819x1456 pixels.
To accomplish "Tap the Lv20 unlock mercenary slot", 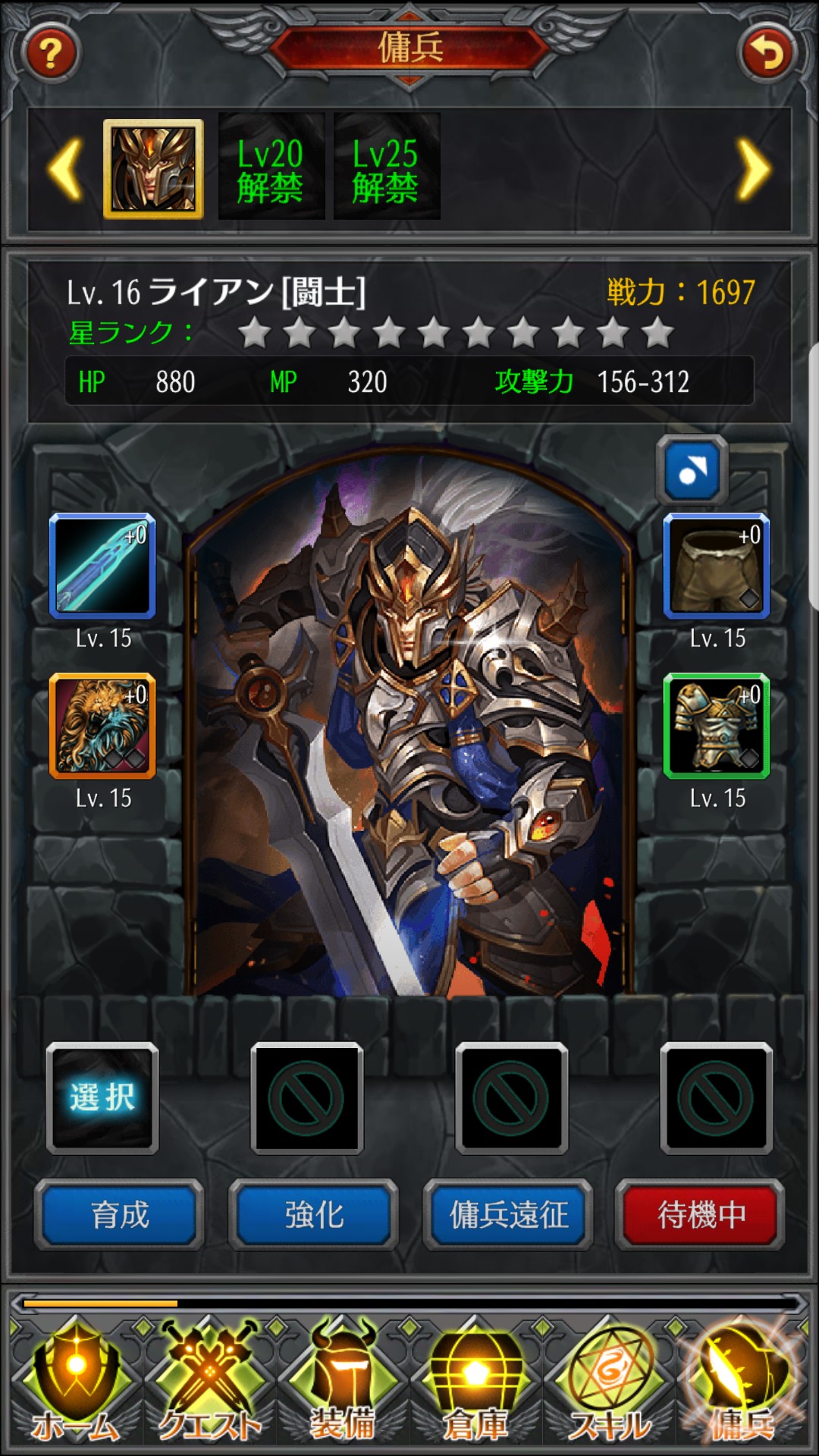I will (x=271, y=168).
